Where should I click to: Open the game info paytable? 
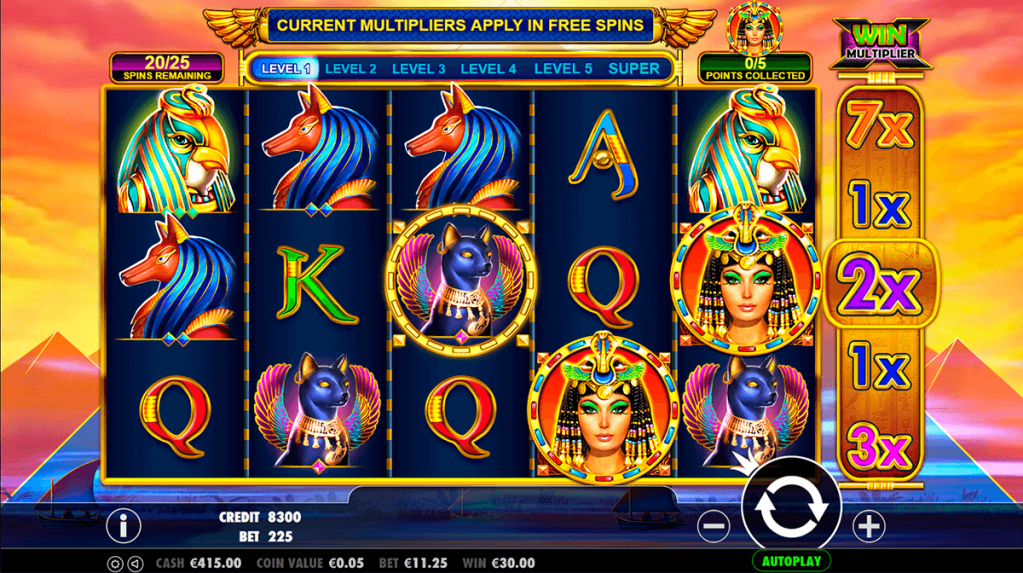point(123,524)
